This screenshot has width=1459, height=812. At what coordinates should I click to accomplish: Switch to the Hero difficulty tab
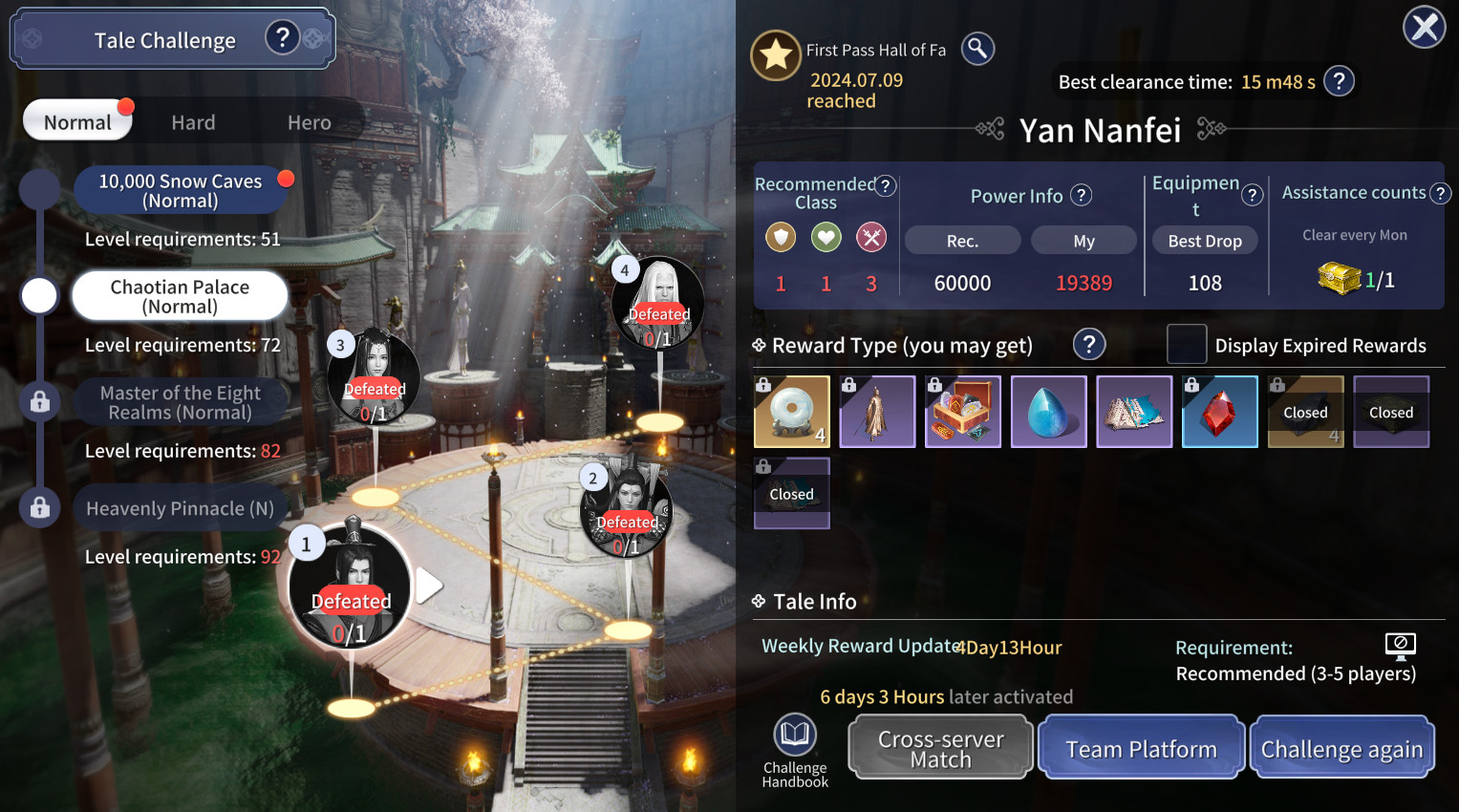tap(309, 122)
